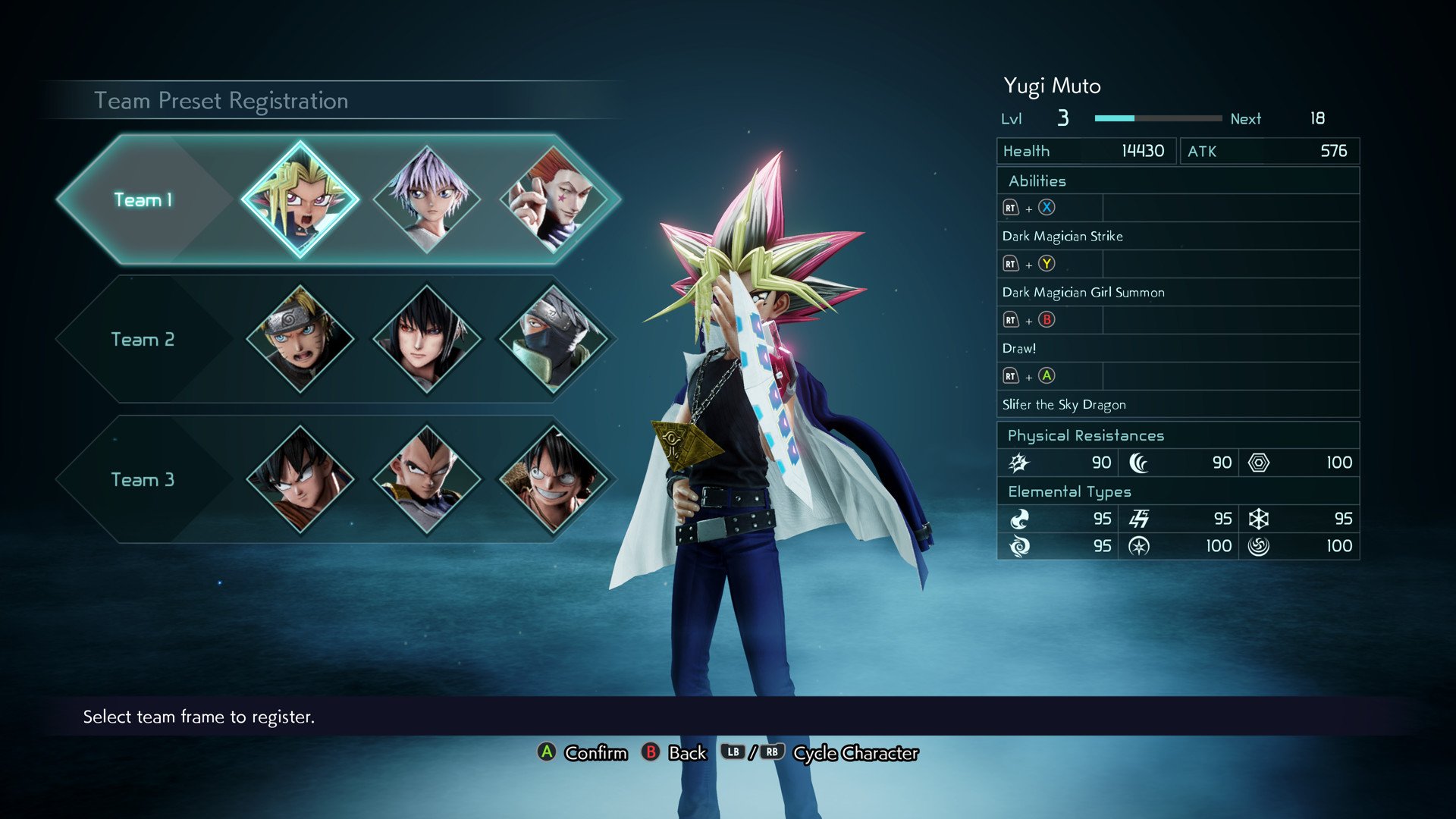1456x819 pixels.
Task: Click Killua's portrait in Team 1
Action: click(427, 200)
